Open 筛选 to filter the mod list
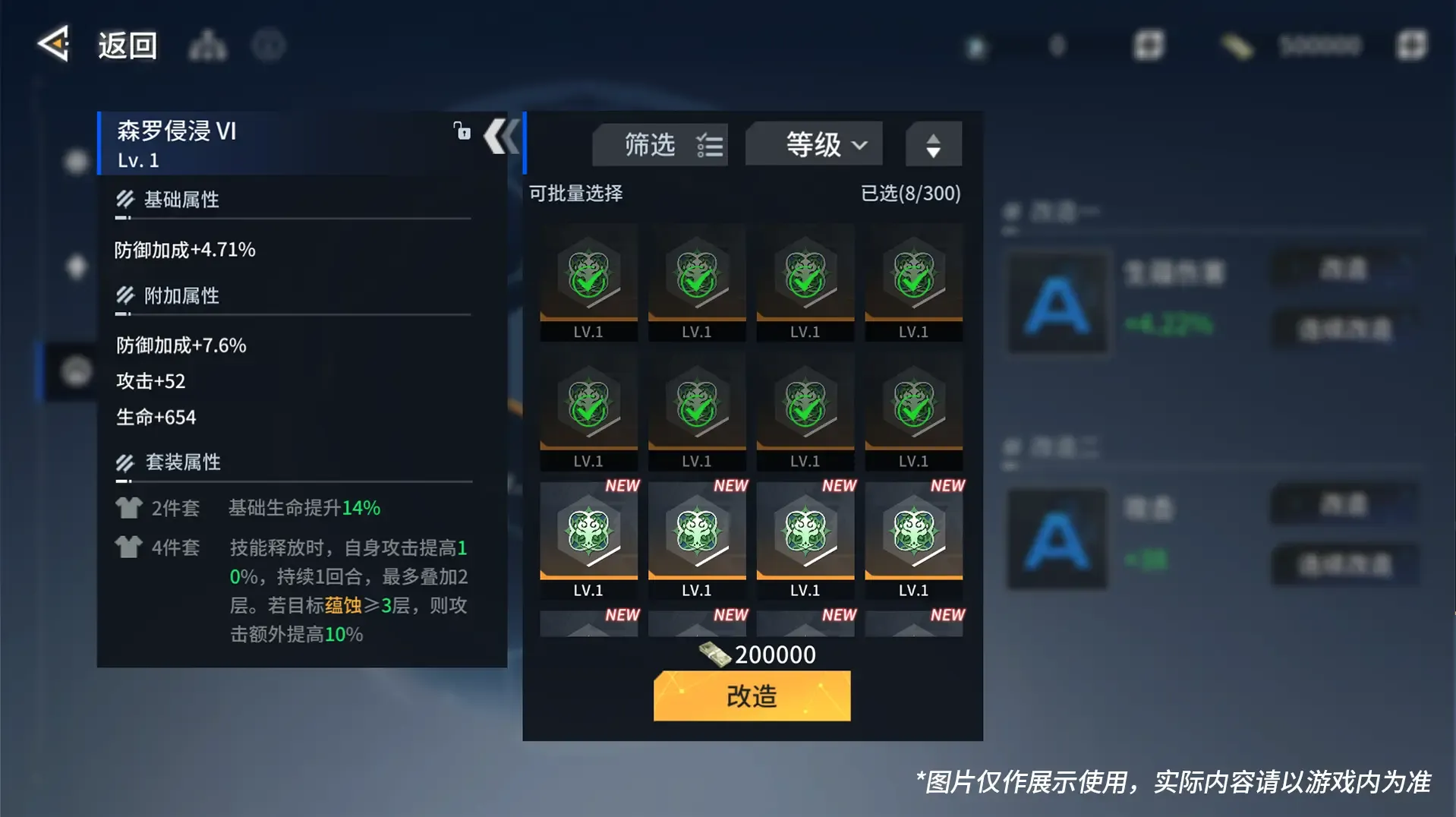Viewport: 1456px width, 817px height. pos(657,145)
